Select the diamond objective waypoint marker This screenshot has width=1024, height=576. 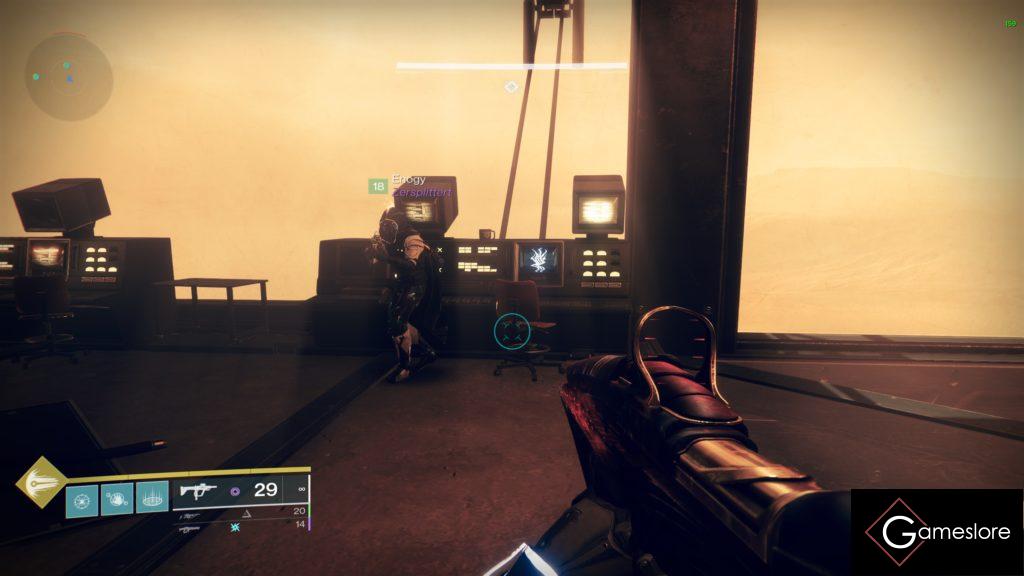coord(511,87)
